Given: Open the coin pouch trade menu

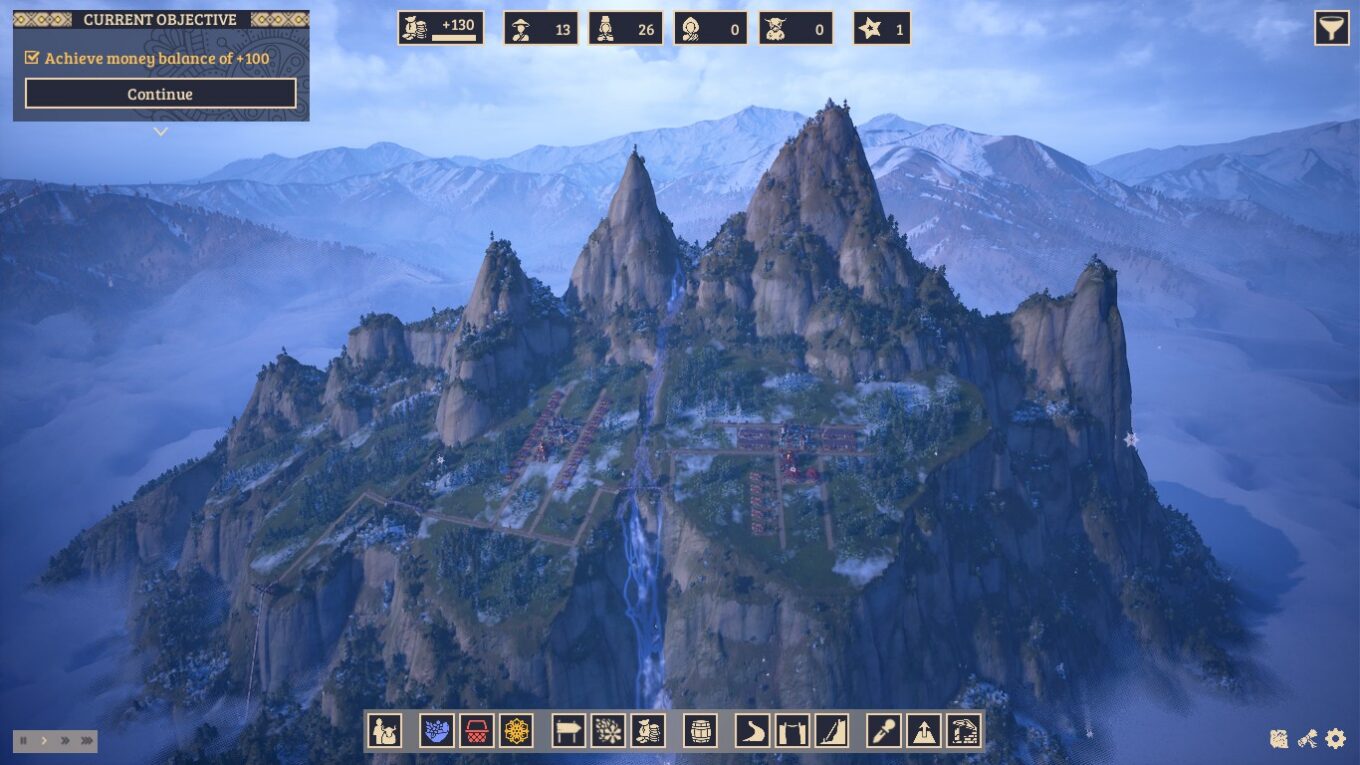Looking at the screenshot, I should (647, 731).
